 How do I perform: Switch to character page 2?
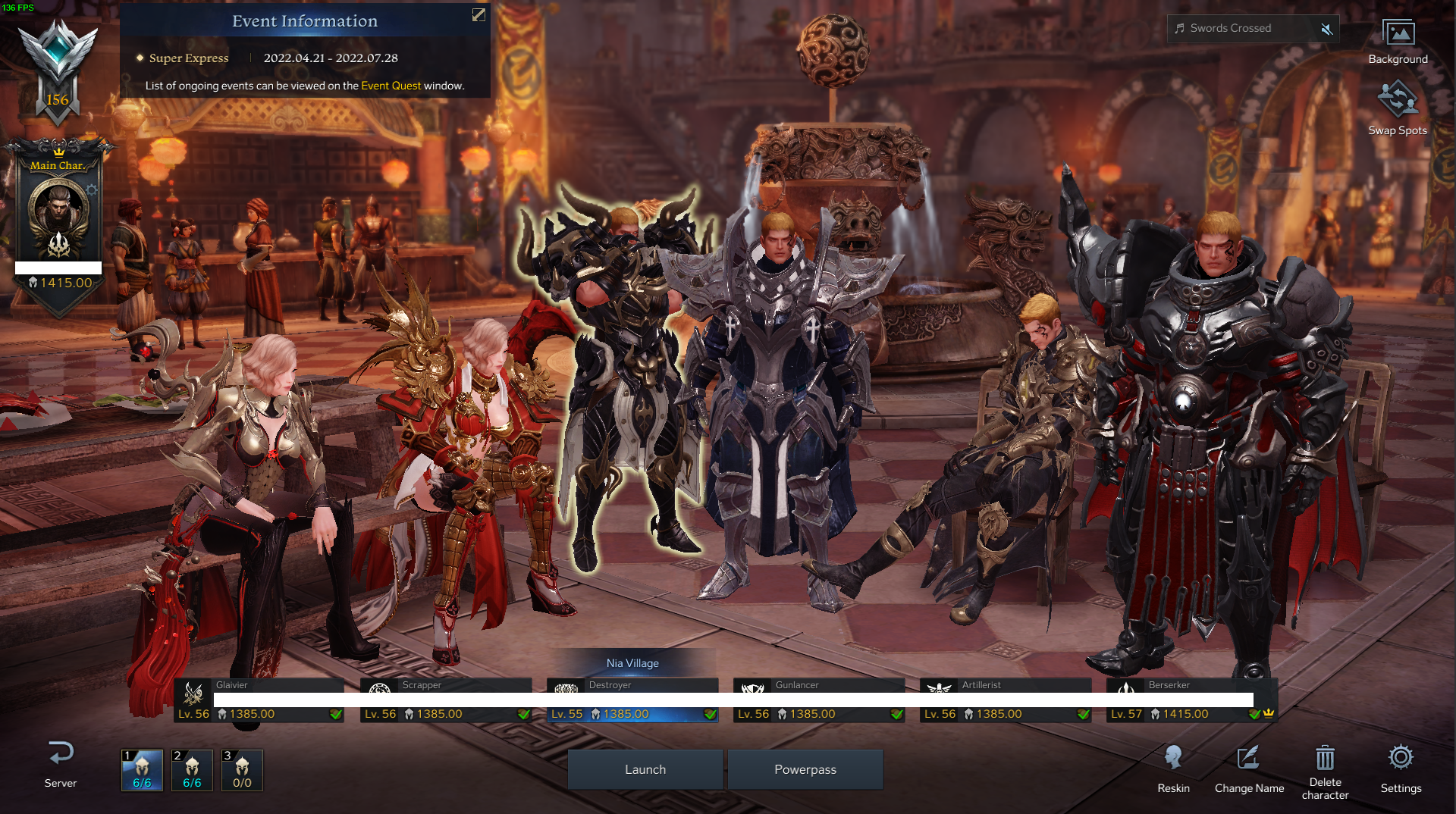tap(192, 770)
